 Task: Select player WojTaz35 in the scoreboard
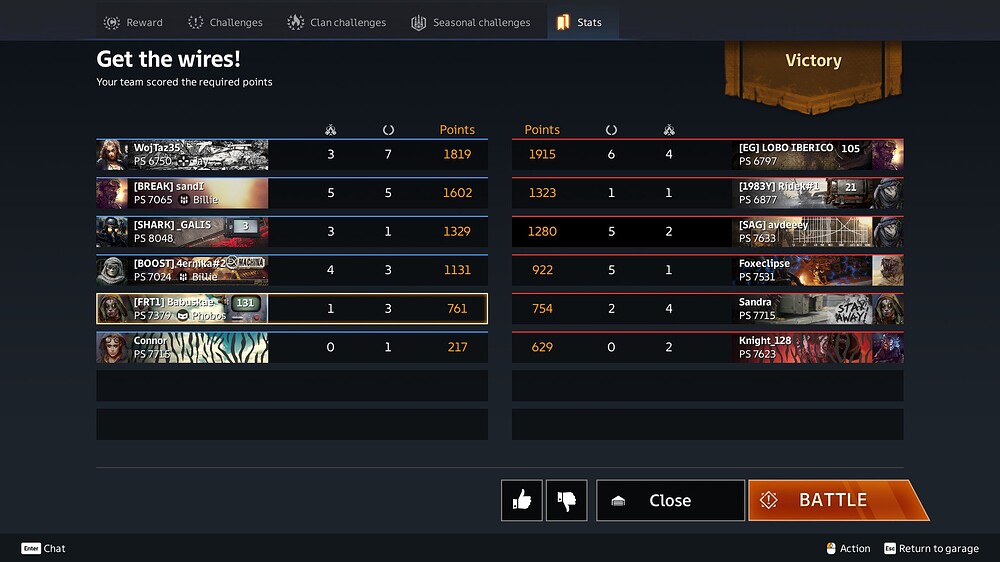pos(292,155)
